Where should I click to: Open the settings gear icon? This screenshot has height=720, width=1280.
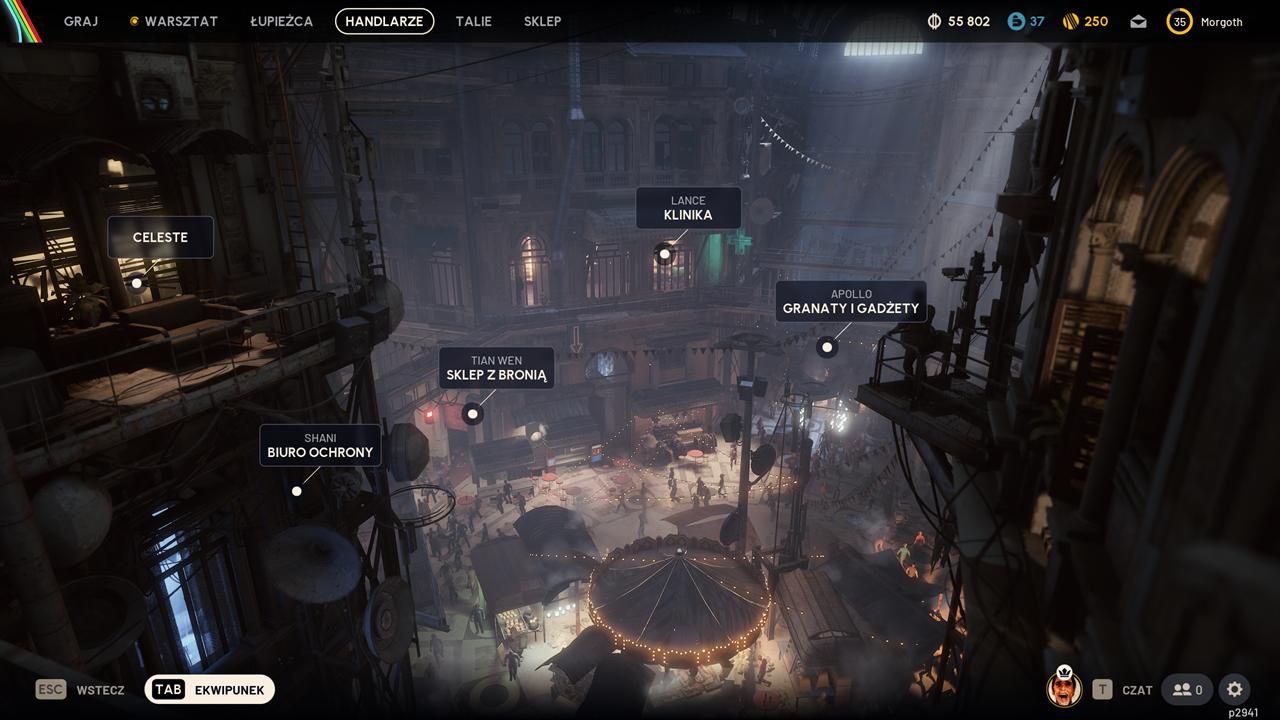(1234, 689)
